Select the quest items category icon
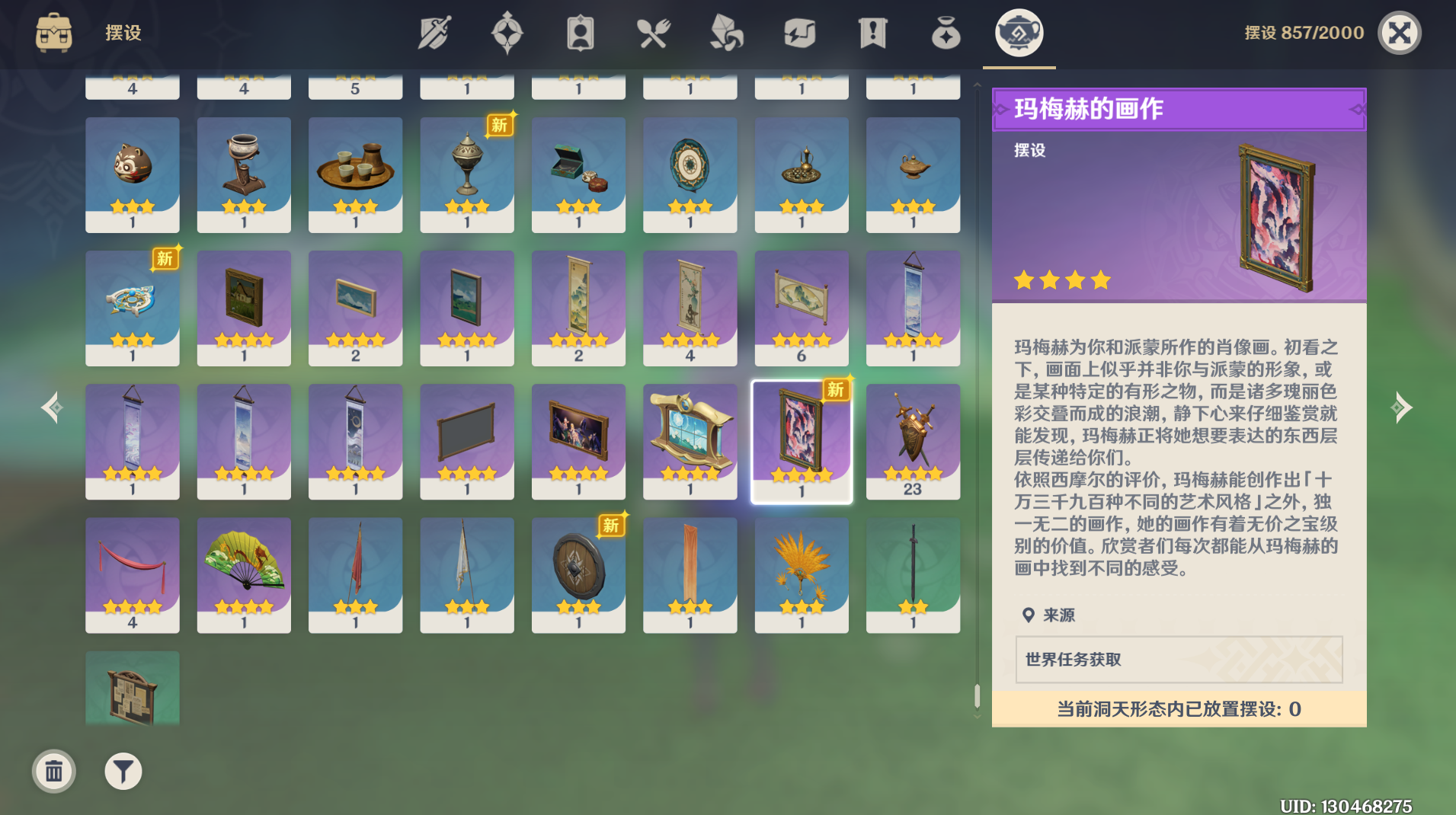Screen dimensions: 1456x815 [873, 32]
